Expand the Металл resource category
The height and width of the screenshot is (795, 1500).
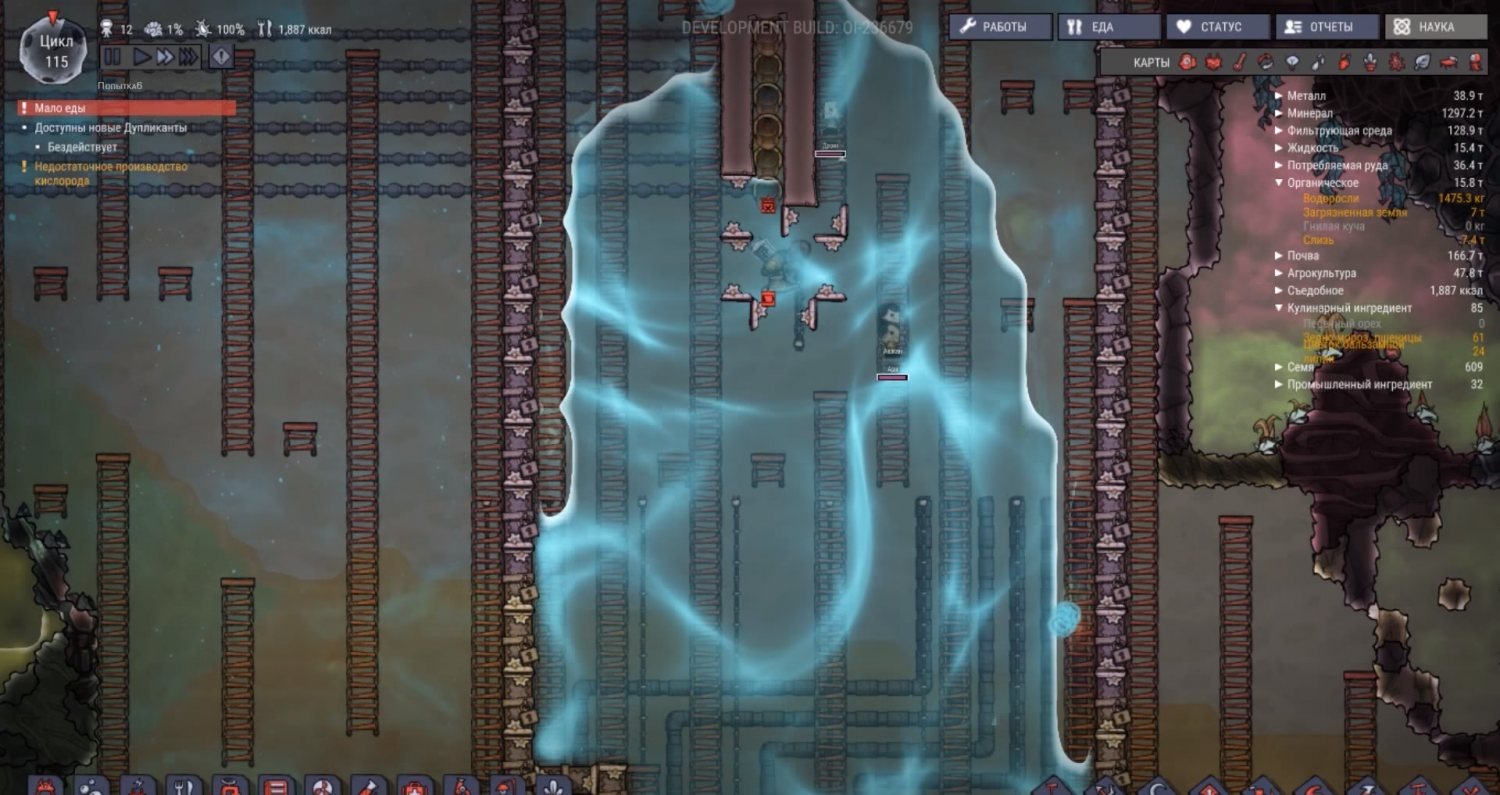coord(1279,96)
